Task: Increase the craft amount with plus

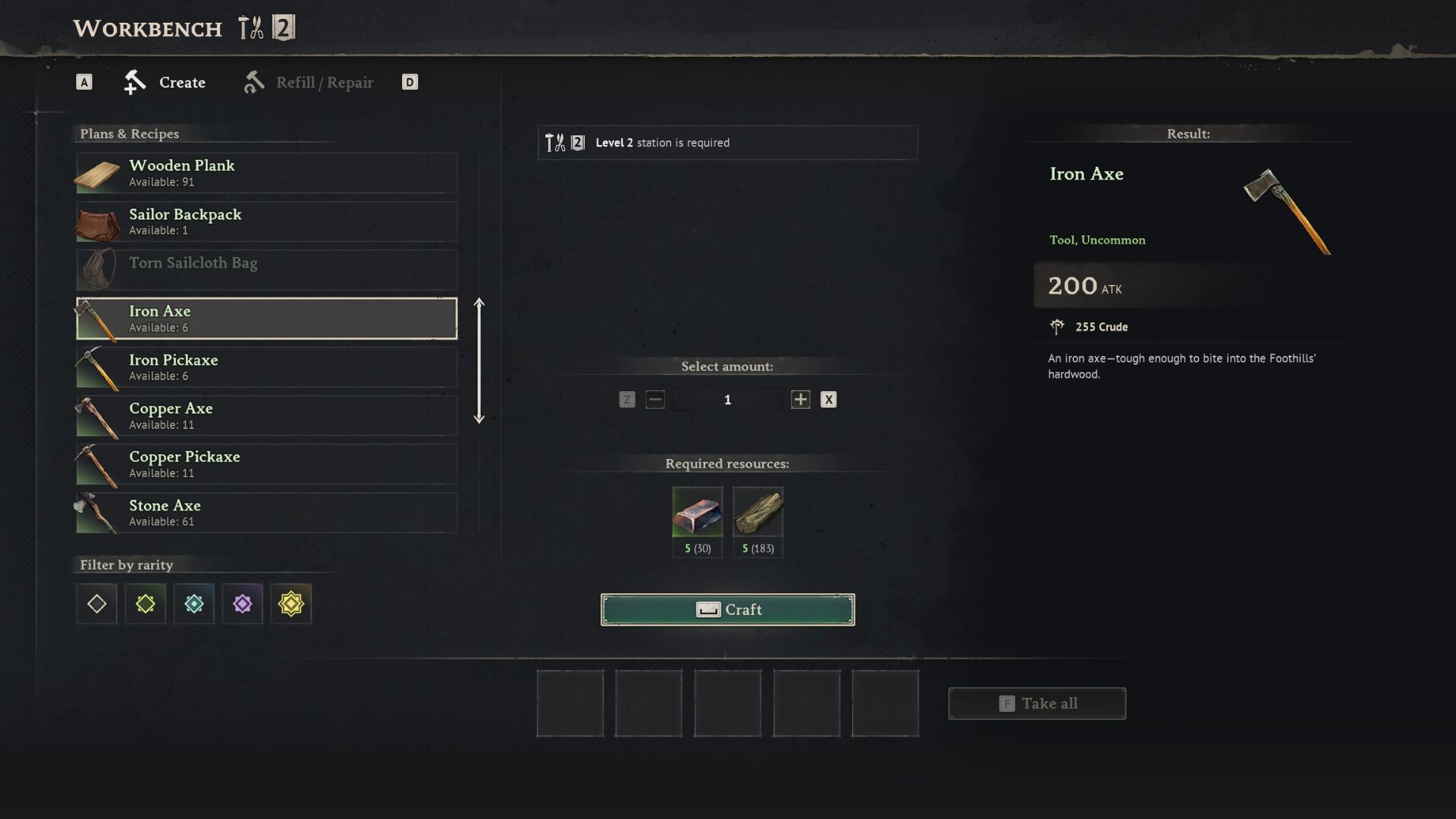Action: [x=800, y=400]
